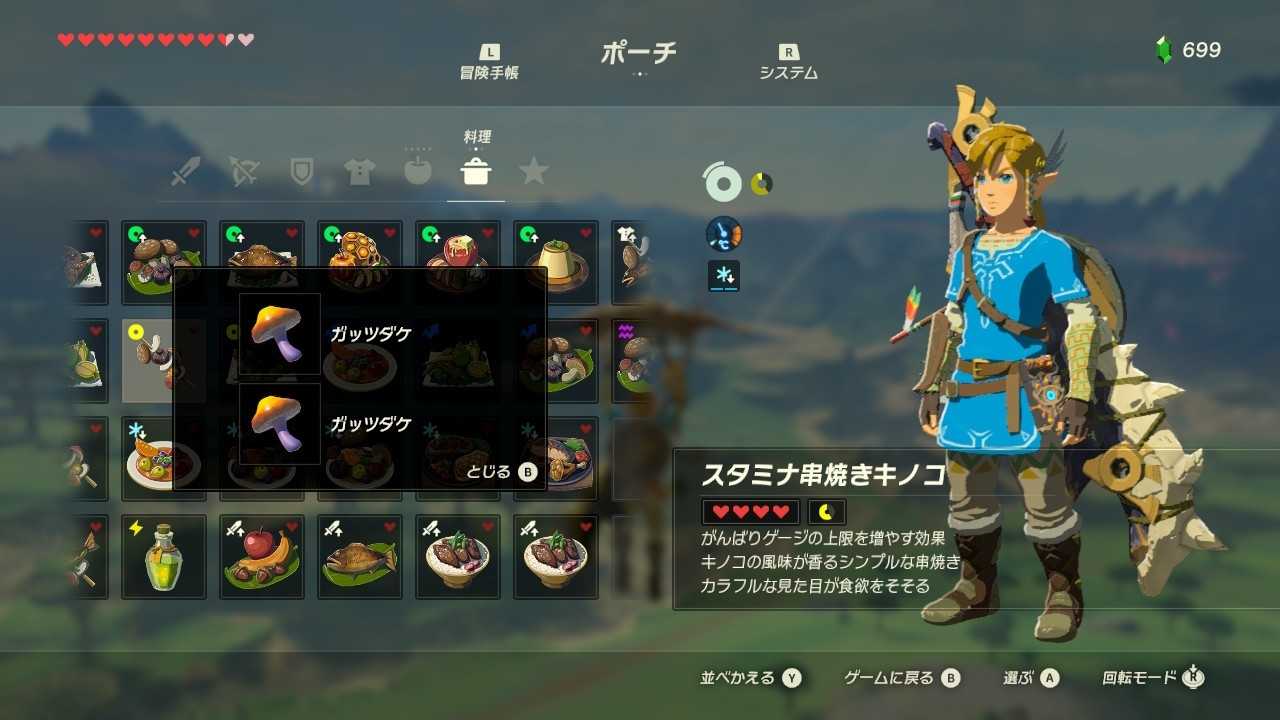
Task: Open the bow inventory tab icon
Action: coord(244,171)
